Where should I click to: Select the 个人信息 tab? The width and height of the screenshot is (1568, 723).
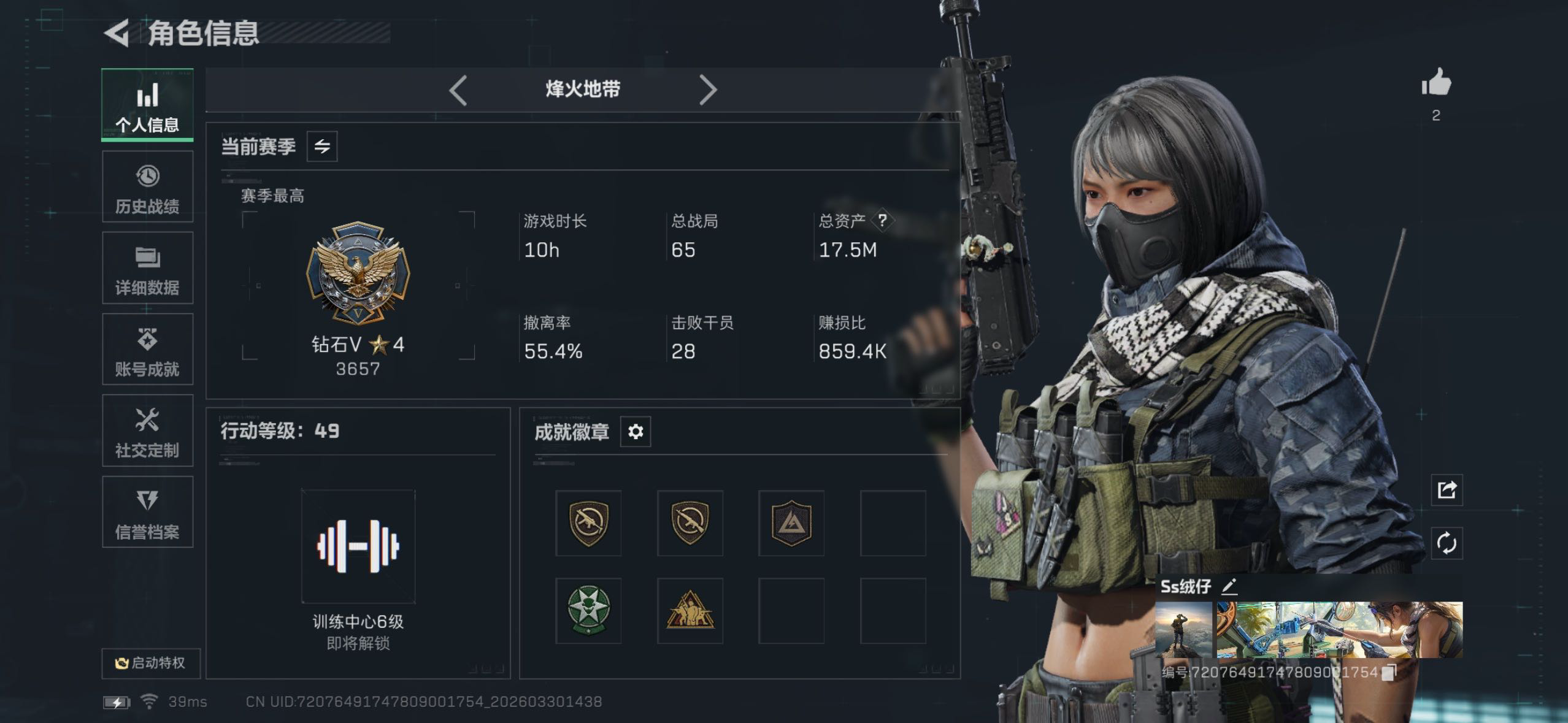point(147,104)
